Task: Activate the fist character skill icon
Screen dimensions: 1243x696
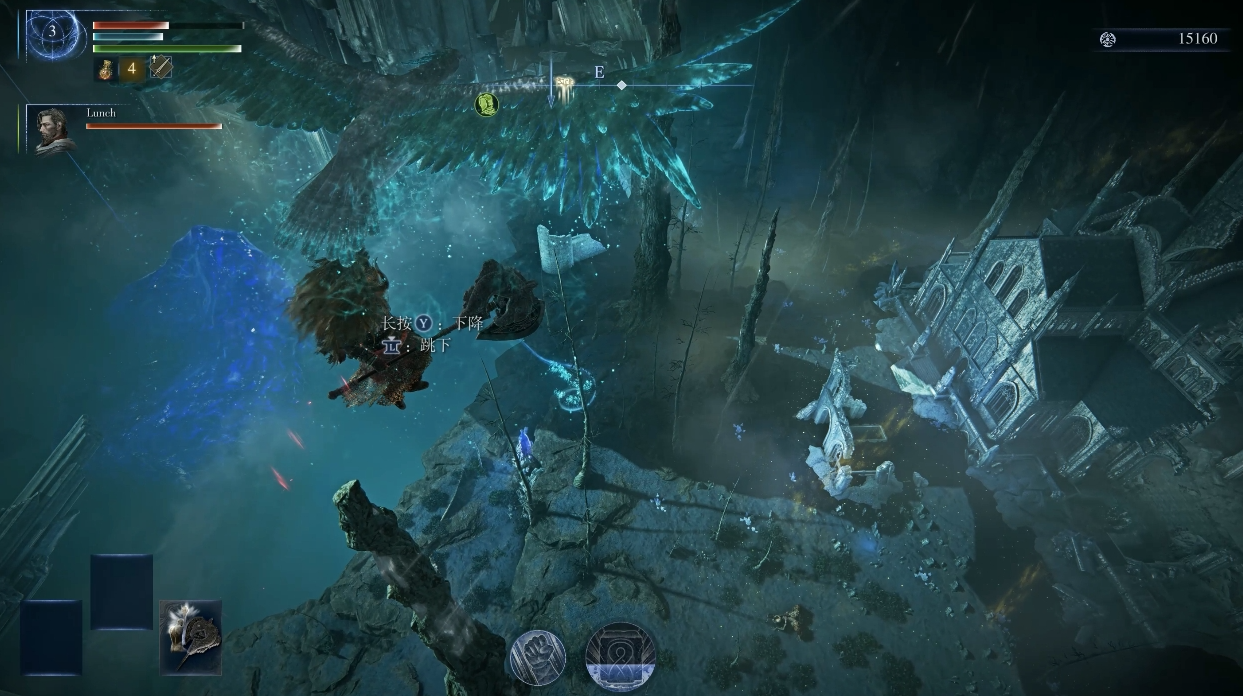Action: click(x=537, y=658)
